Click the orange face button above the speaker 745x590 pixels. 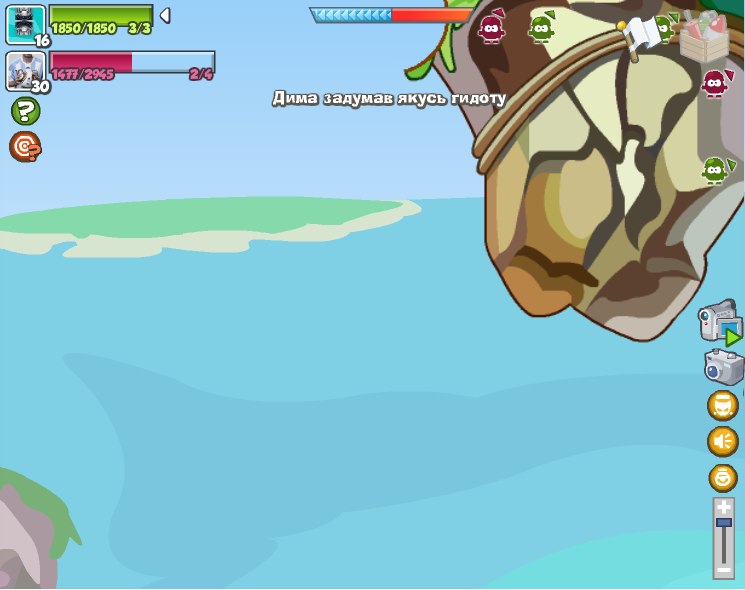click(x=722, y=405)
